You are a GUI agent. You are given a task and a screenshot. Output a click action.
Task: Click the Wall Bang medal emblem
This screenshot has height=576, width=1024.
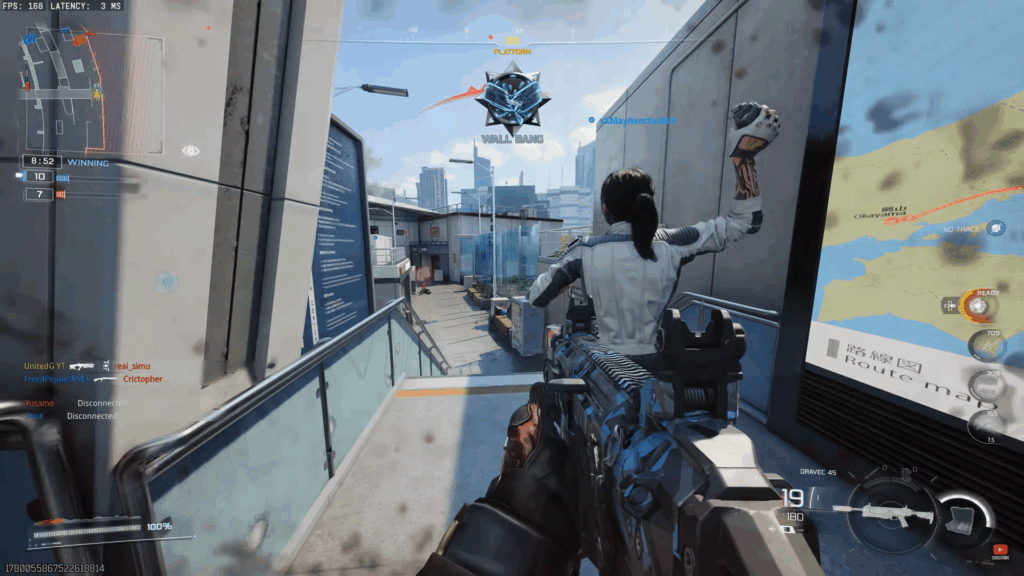(x=512, y=101)
